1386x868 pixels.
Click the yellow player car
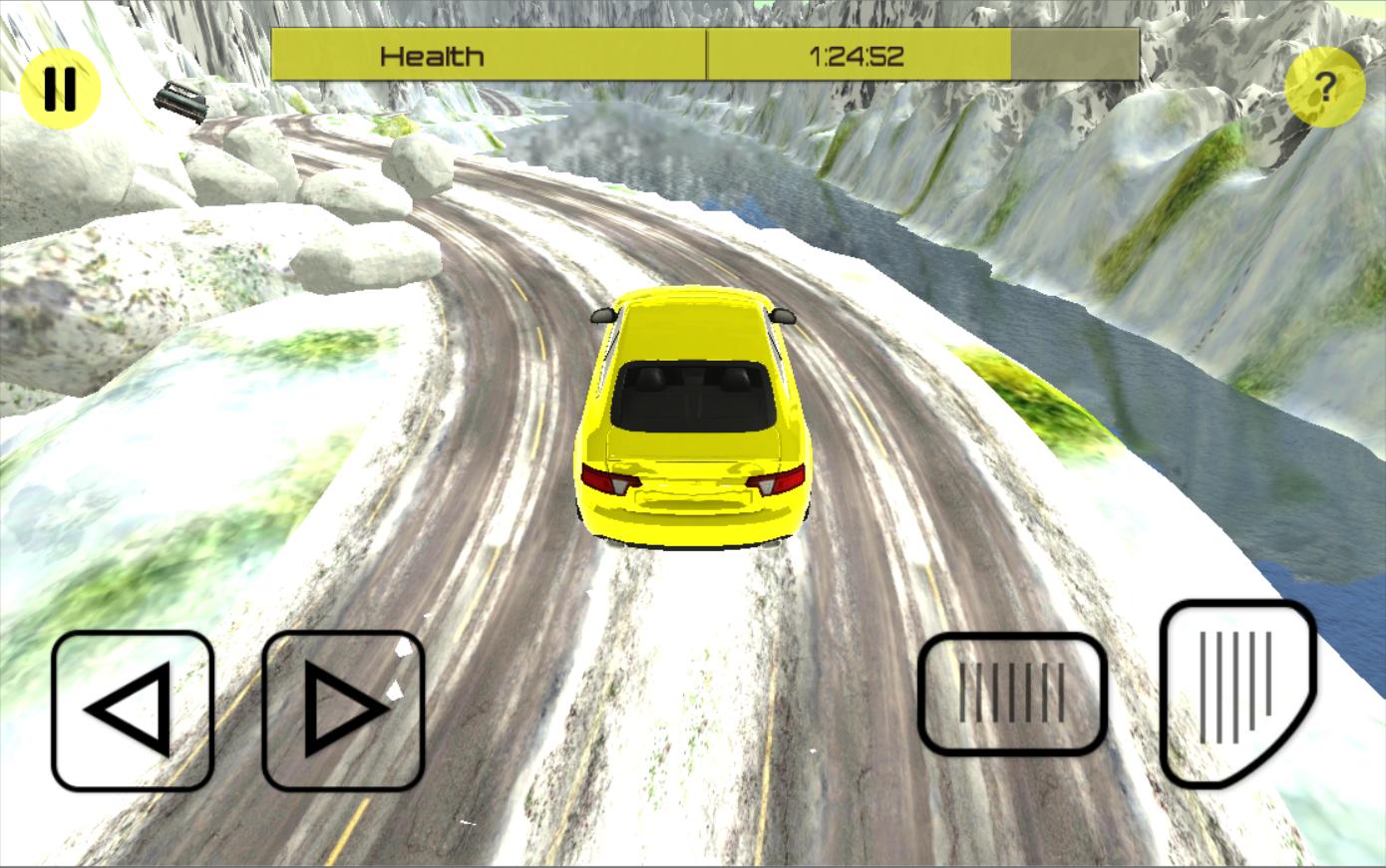click(693, 419)
